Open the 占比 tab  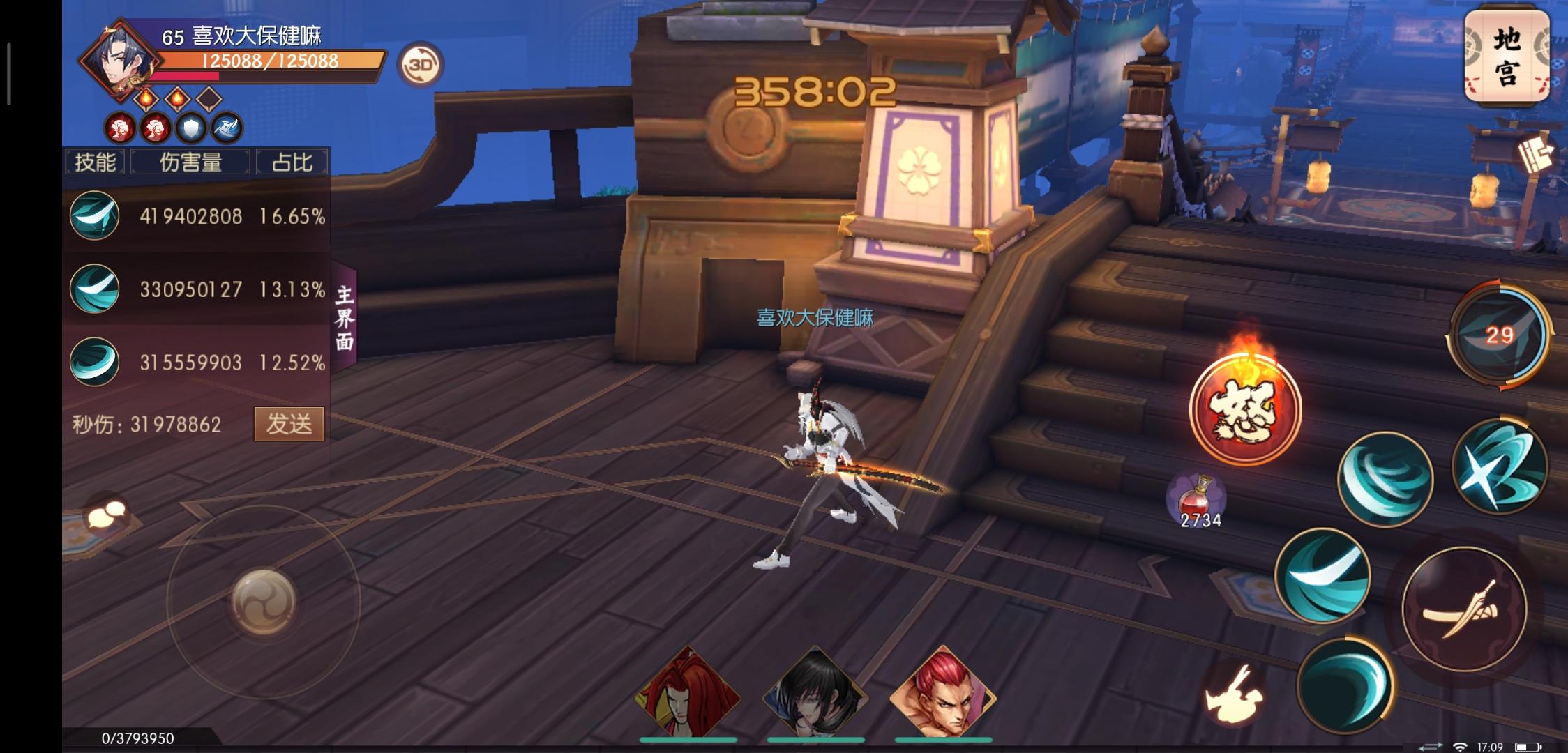pos(292,160)
